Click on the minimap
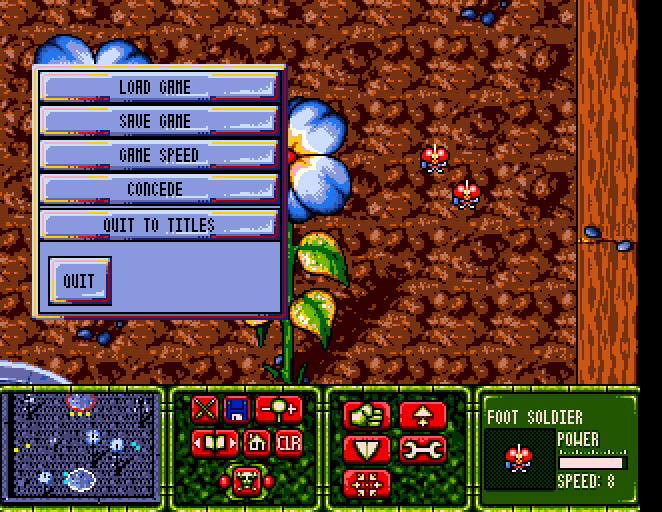 coord(80,446)
